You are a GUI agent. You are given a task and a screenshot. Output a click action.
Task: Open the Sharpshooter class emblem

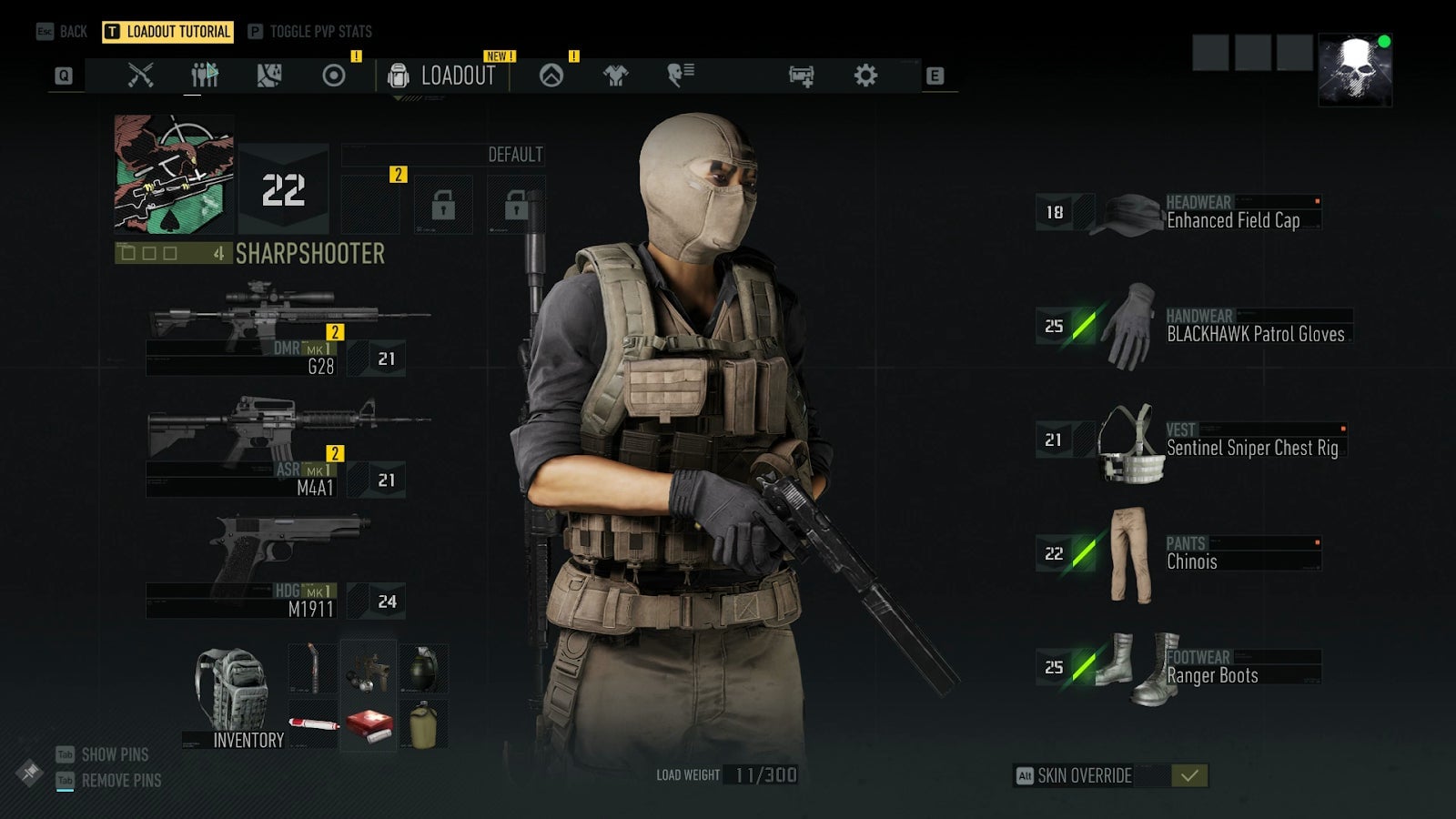click(174, 175)
